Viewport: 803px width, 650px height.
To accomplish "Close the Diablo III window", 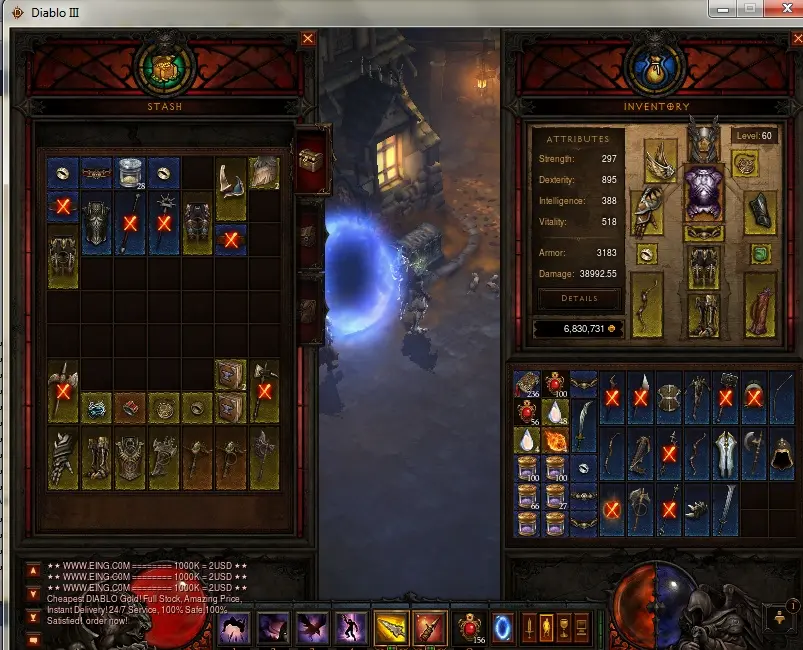I will 781,9.
